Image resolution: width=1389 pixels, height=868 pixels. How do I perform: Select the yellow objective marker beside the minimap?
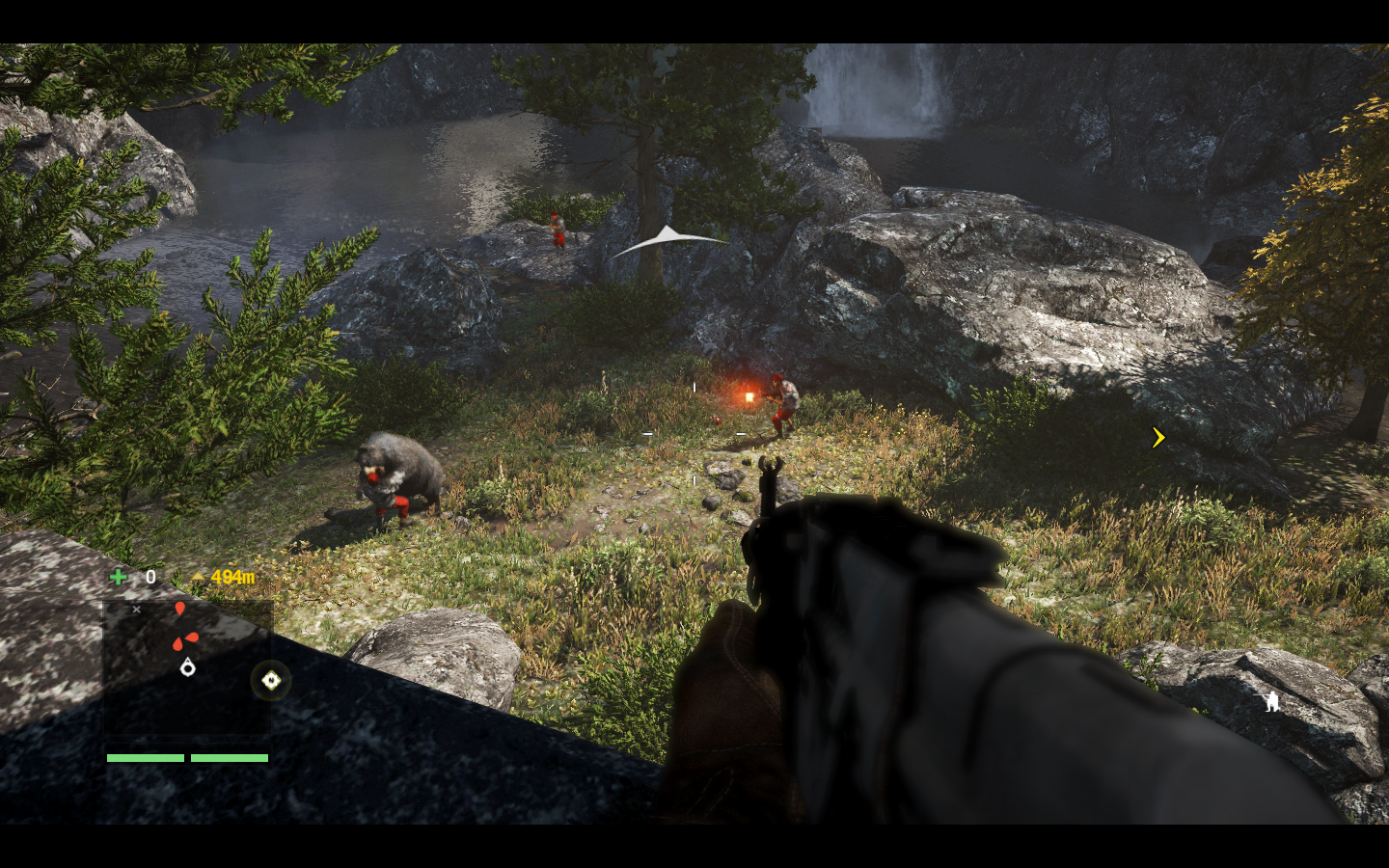pyautogui.click(x=271, y=681)
